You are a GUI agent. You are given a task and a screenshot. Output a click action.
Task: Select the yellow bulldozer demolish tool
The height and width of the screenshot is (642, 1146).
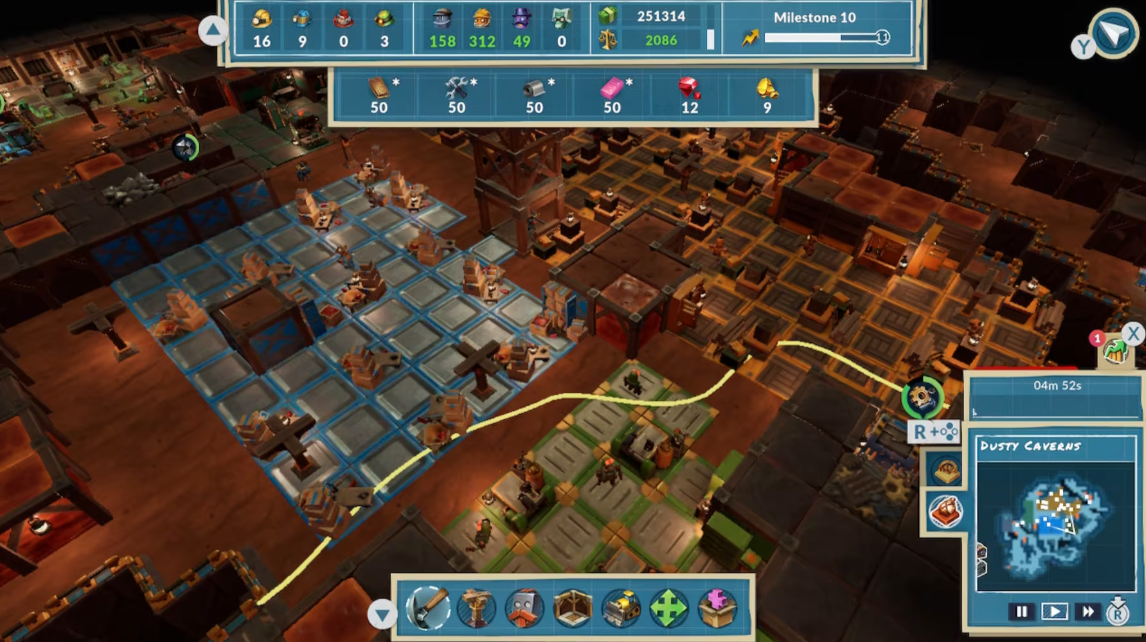point(621,608)
